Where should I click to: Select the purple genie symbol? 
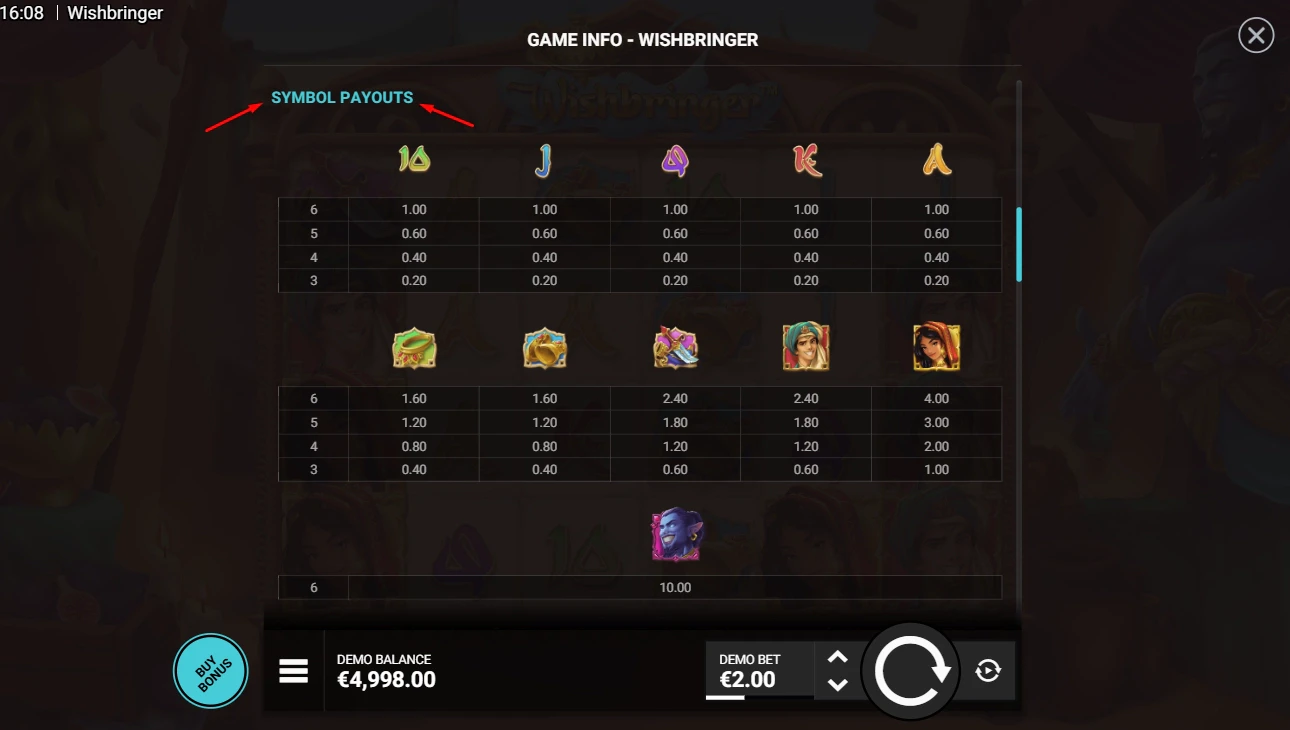pos(675,534)
